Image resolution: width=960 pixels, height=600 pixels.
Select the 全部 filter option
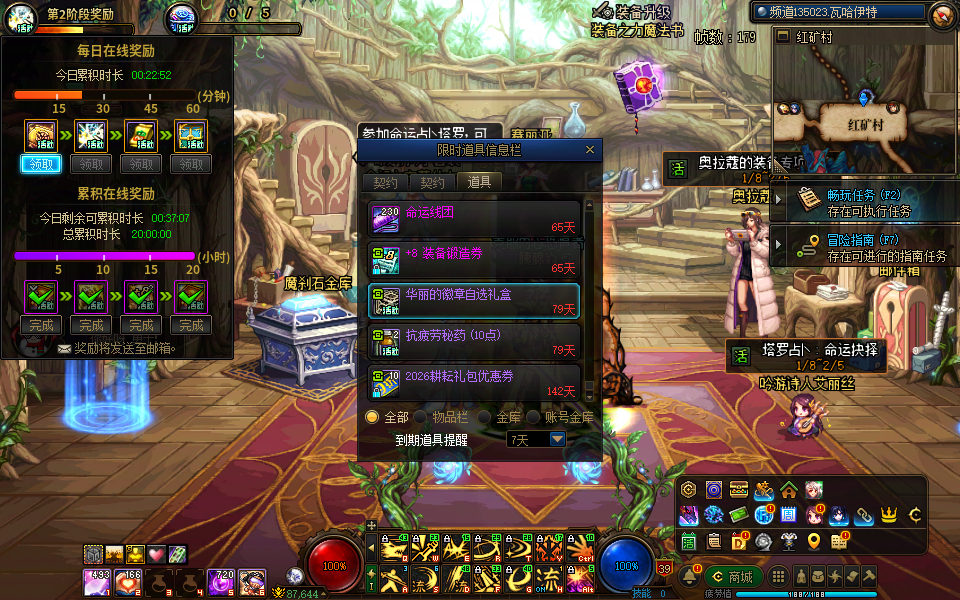pos(373,416)
